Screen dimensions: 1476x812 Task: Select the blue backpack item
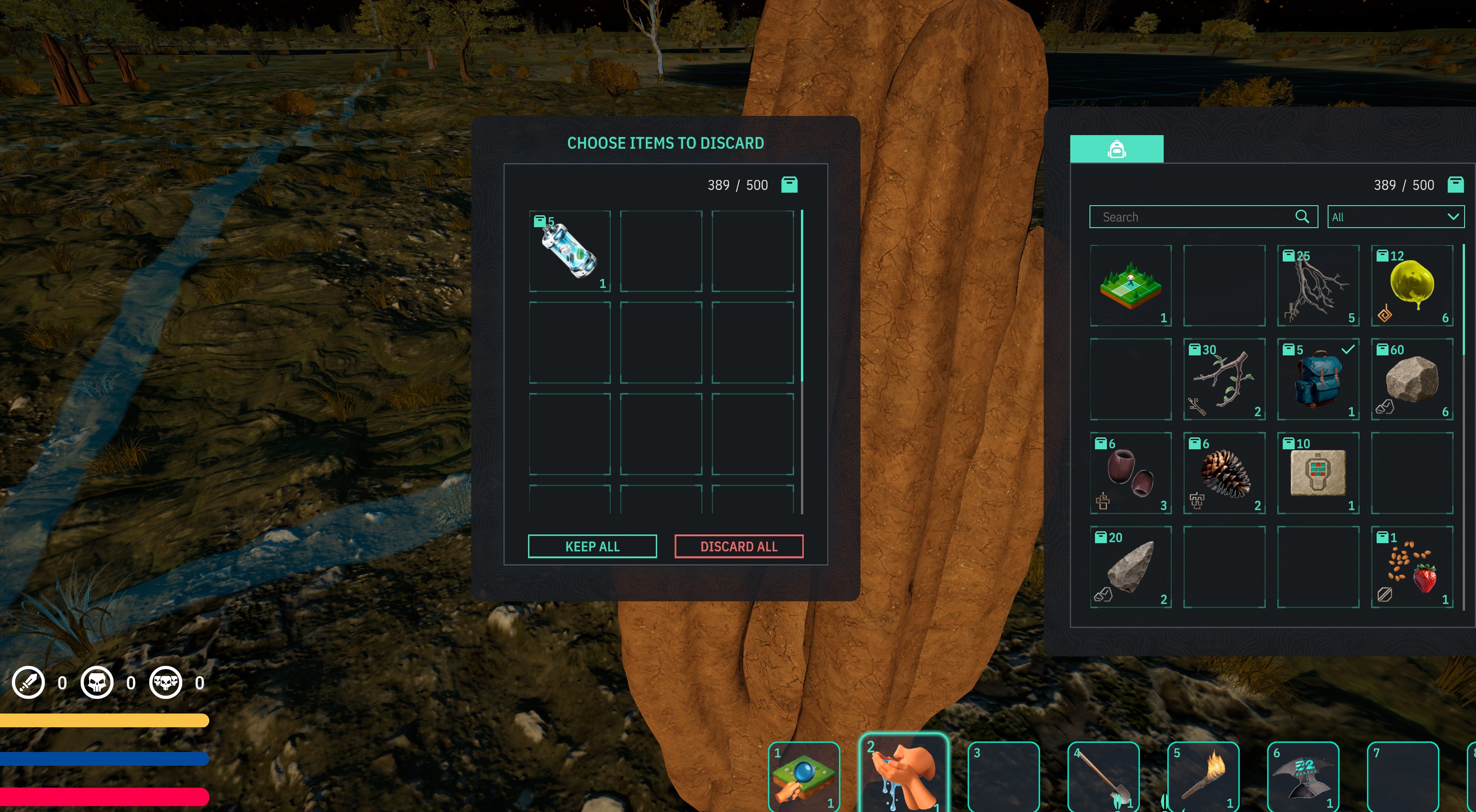click(x=1318, y=379)
